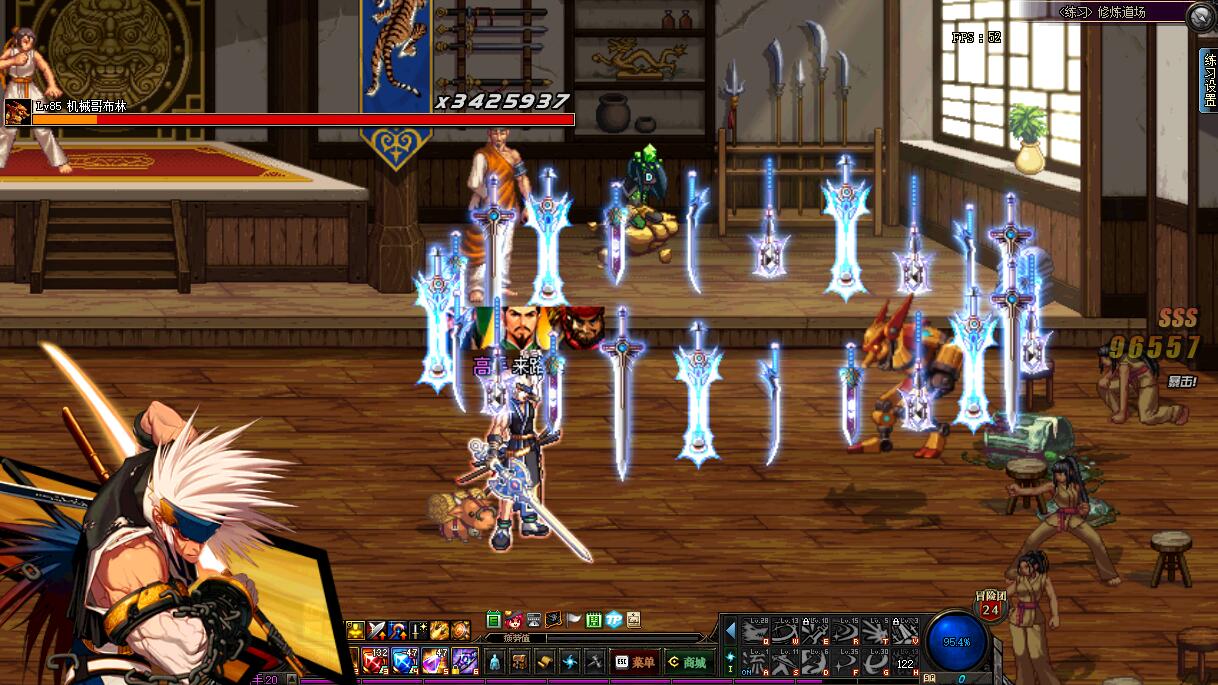
Task: Click the golden figure buff icon
Action: (355, 630)
